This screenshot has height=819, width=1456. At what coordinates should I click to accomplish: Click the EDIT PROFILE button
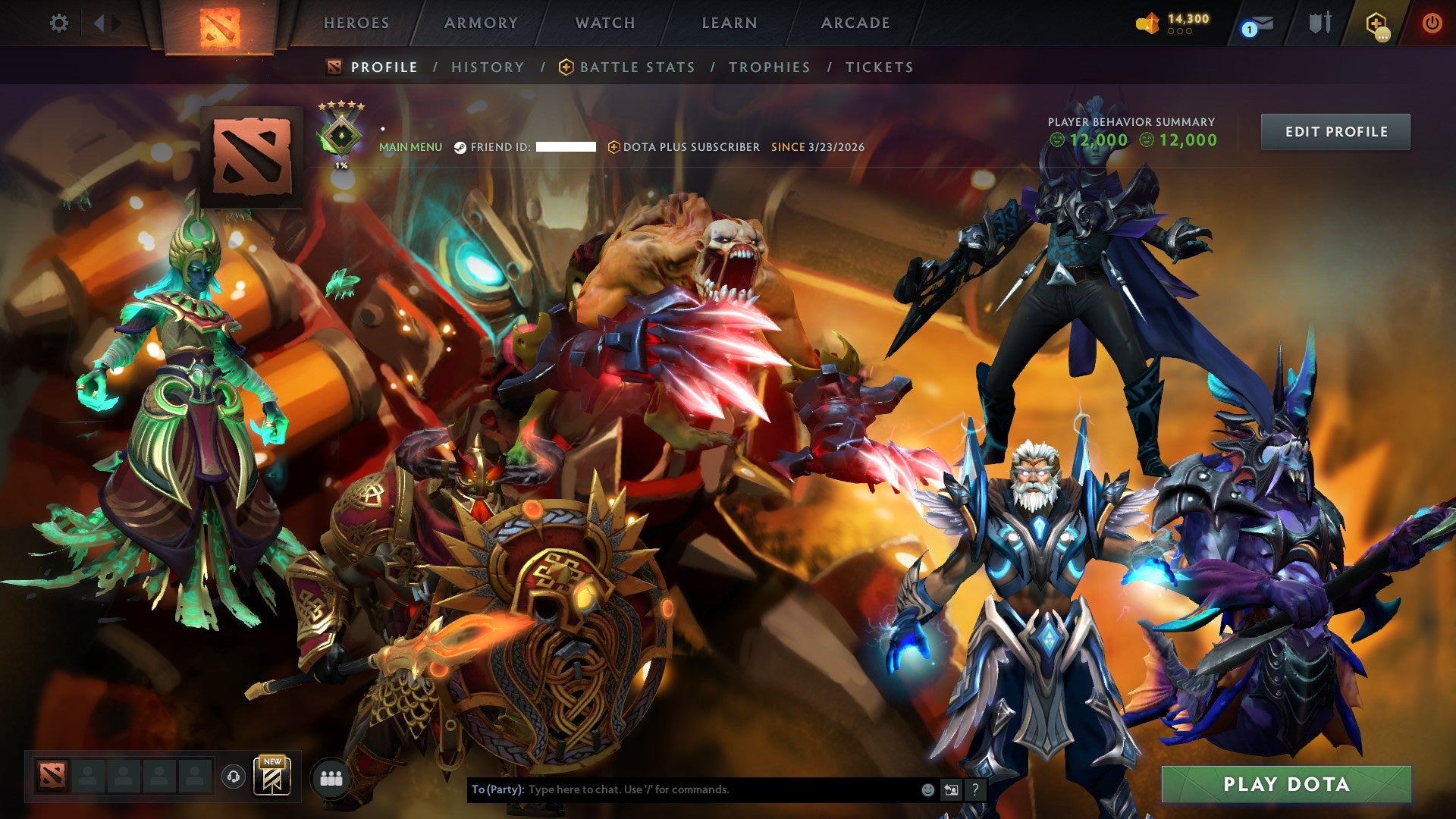click(1335, 131)
